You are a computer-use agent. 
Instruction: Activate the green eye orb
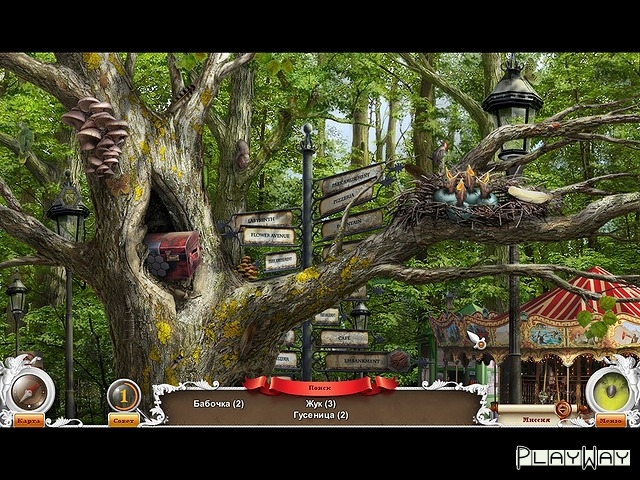[611, 389]
